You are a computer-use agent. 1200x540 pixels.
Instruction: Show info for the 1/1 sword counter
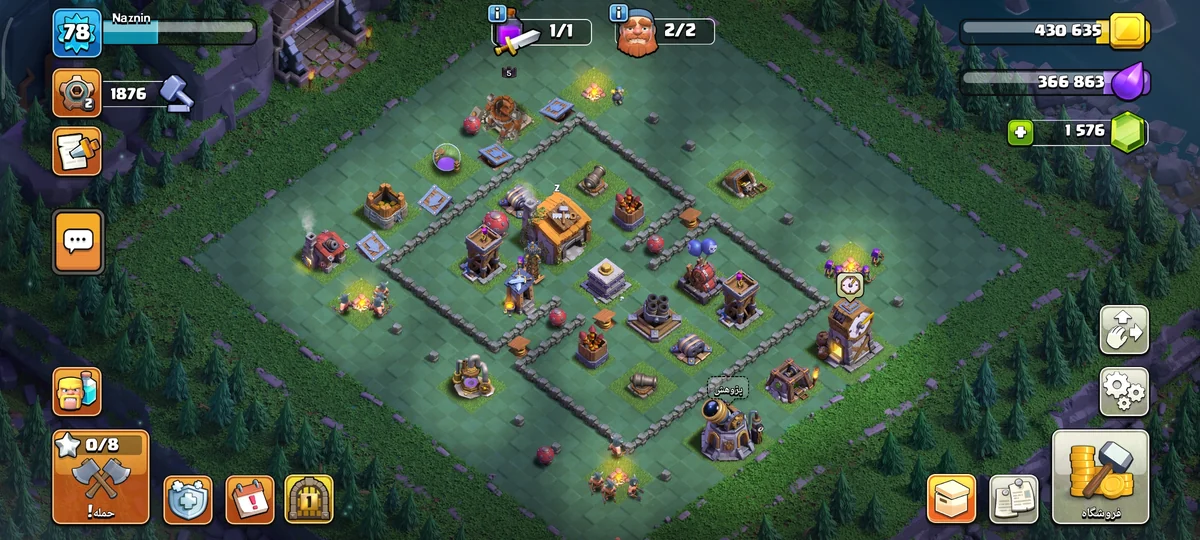pyautogui.click(x=498, y=13)
